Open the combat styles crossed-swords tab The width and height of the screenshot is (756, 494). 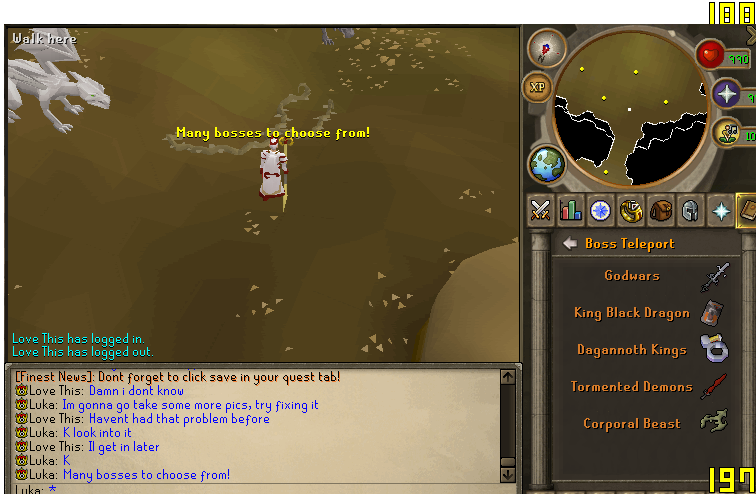[541, 210]
